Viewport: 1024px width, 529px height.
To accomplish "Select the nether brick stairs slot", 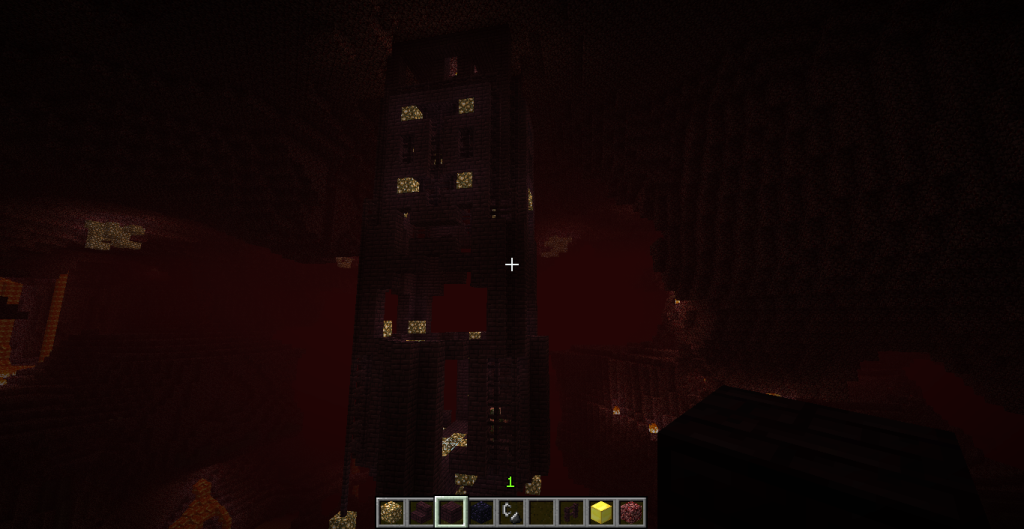I will [x=421, y=512].
